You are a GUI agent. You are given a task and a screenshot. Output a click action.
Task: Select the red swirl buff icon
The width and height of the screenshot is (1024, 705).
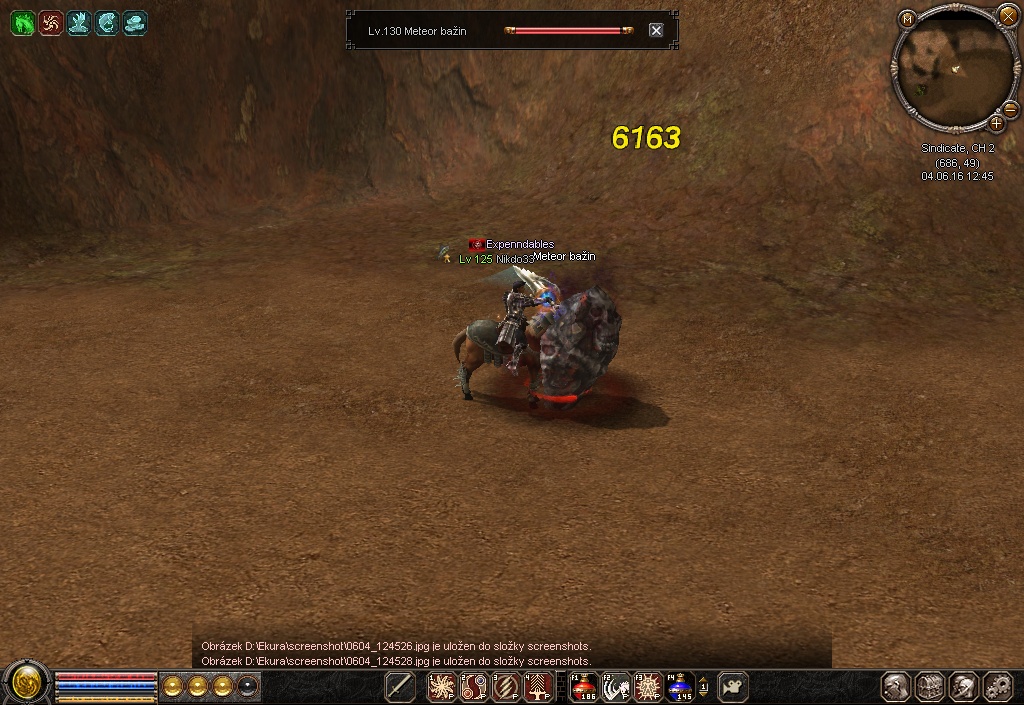51,23
